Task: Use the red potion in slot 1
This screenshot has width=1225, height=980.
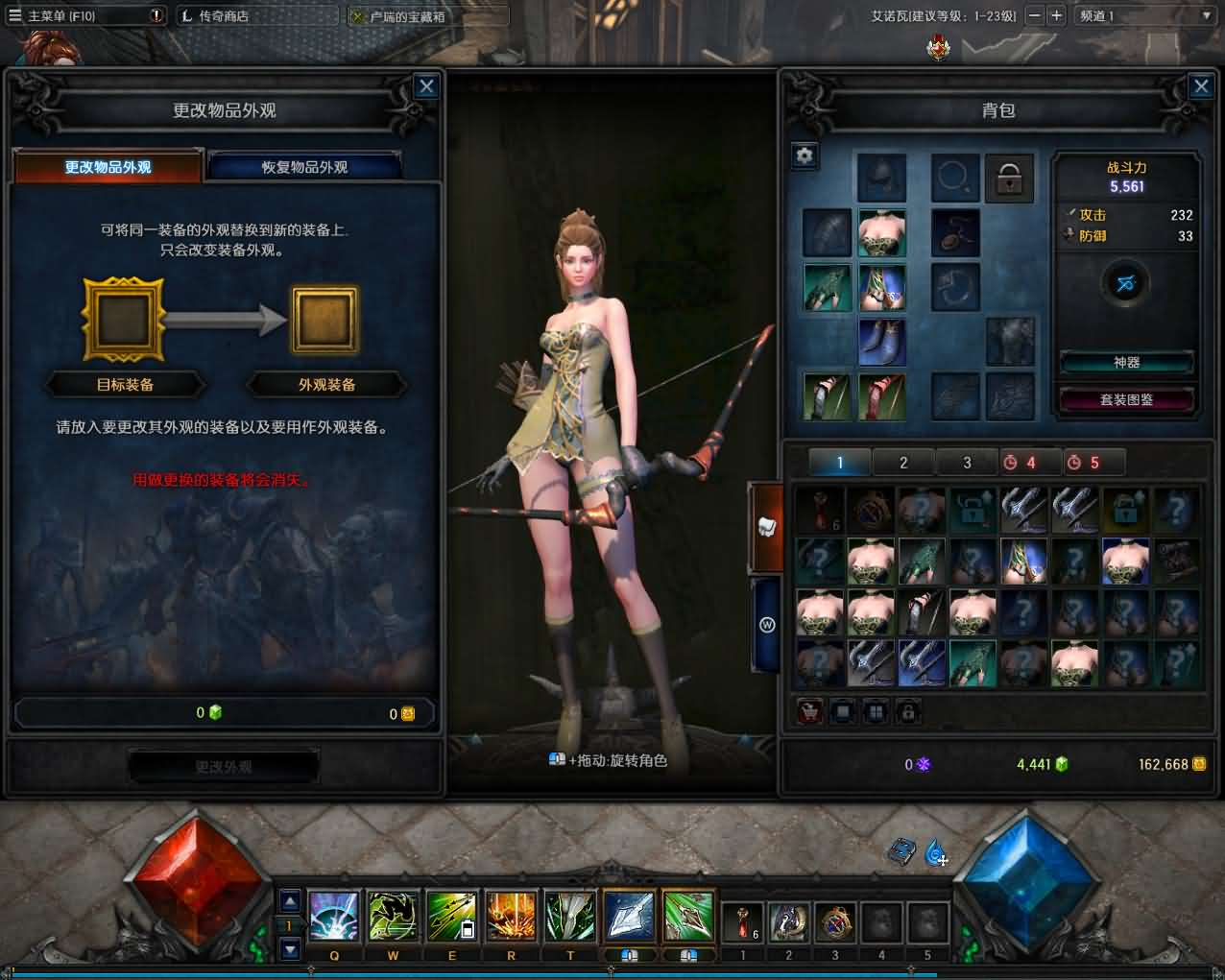Action: (x=742, y=922)
